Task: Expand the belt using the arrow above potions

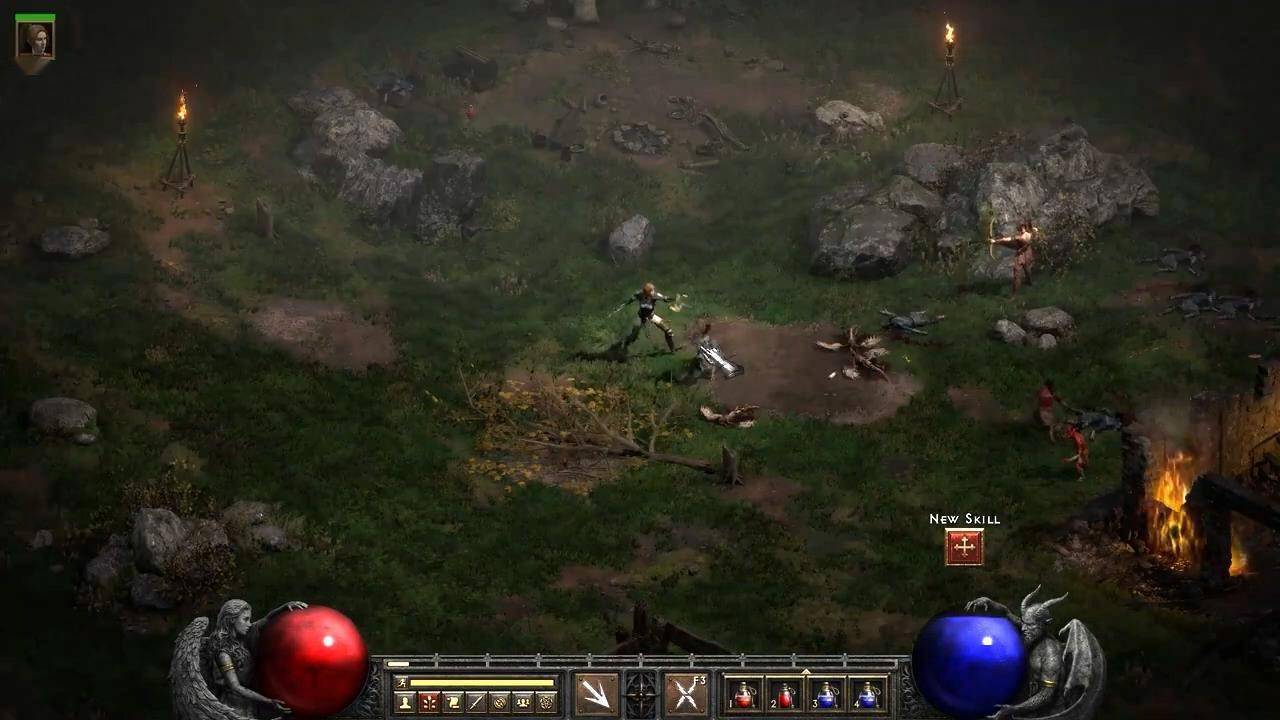Action: [806, 671]
